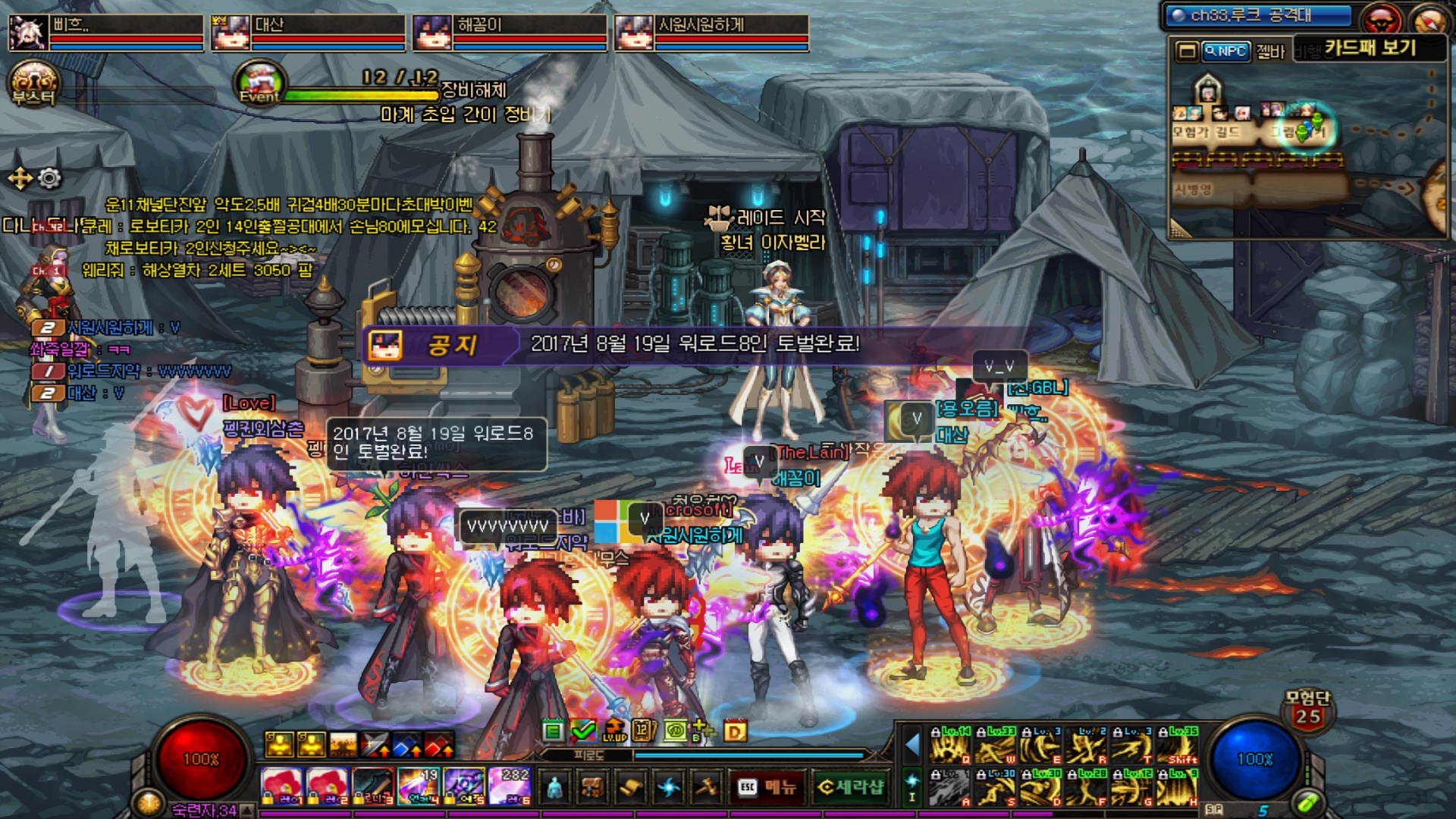Click the blue arrow skill bar toggle
Screen dimensions: 1456x819
[912, 745]
